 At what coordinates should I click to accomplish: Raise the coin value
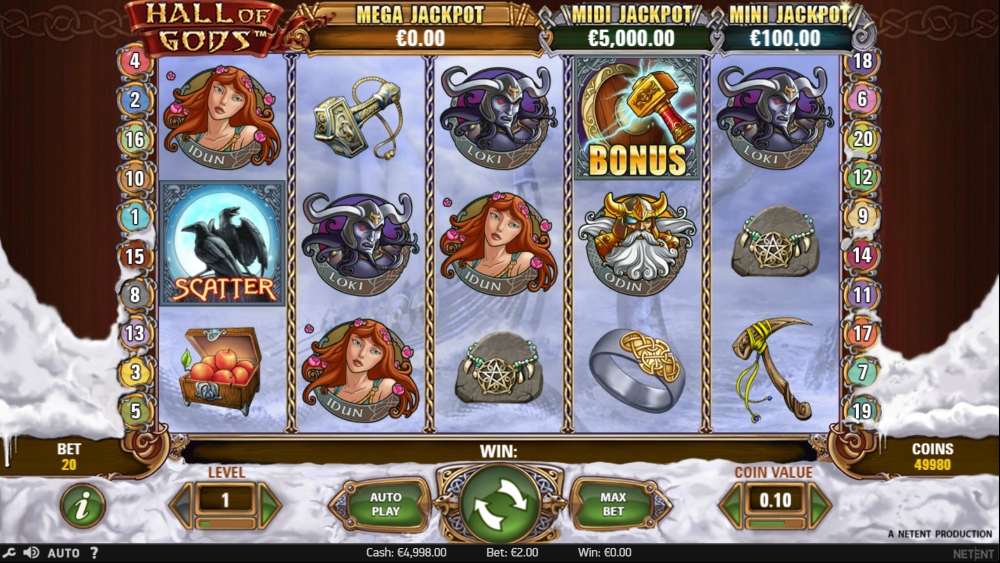[x=820, y=505]
